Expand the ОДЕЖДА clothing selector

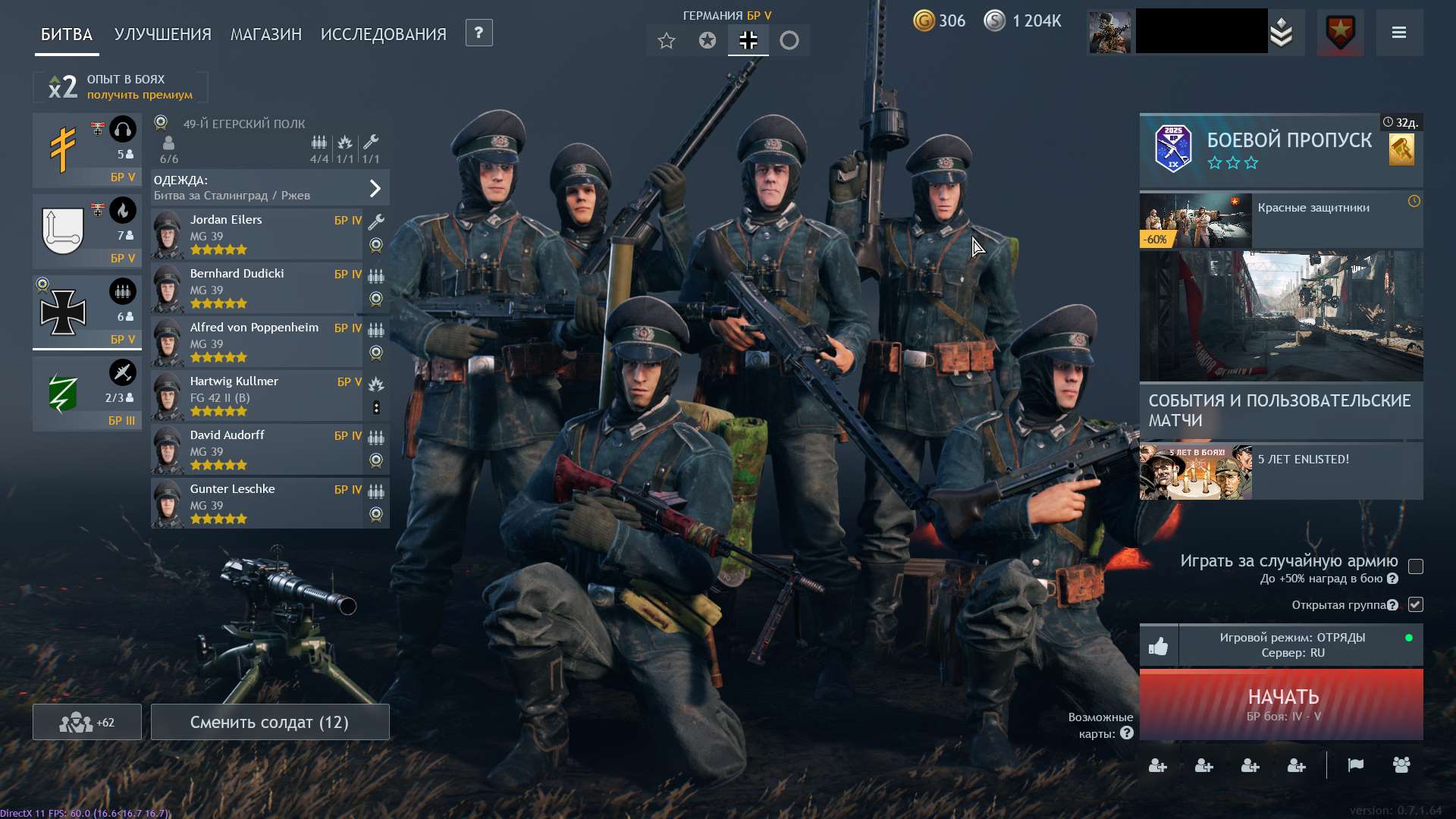tap(270, 188)
